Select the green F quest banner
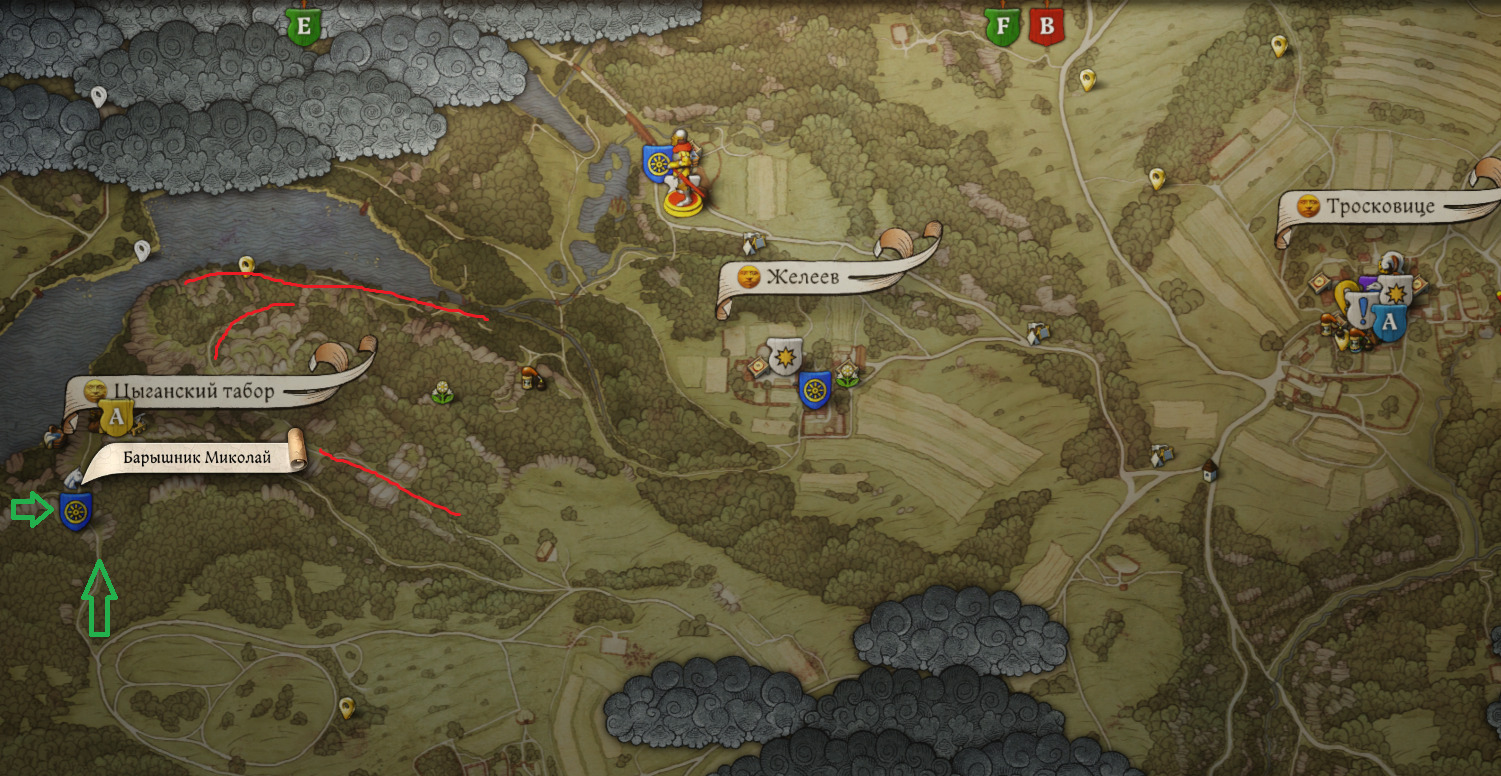Image resolution: width=1501 pixels, height=776 pixels. (x=1001, y=25)
